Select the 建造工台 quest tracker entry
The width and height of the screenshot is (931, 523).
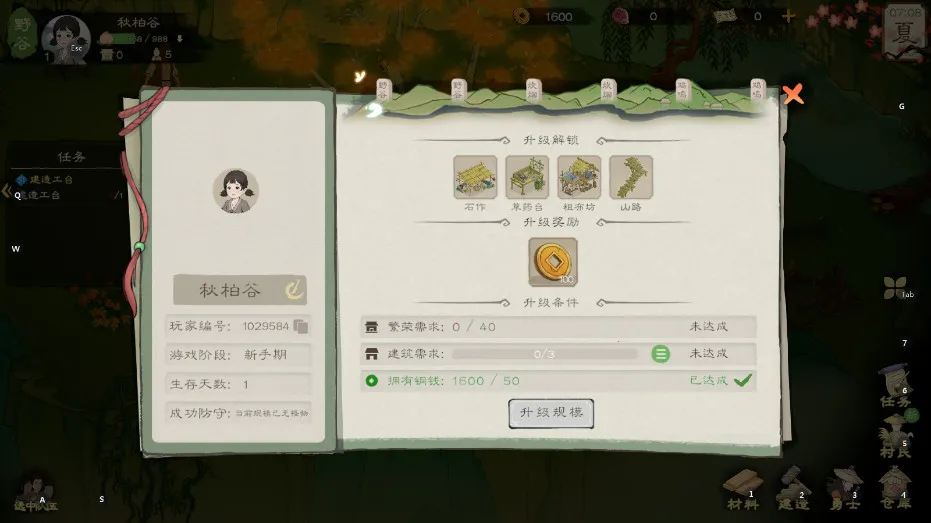pos(50,180)
